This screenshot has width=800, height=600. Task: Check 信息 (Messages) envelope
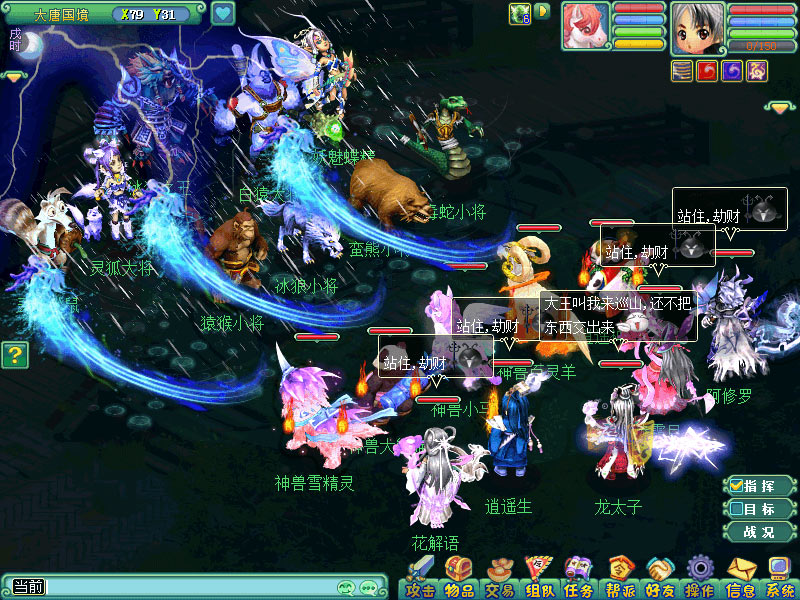(x=741, y=578)
